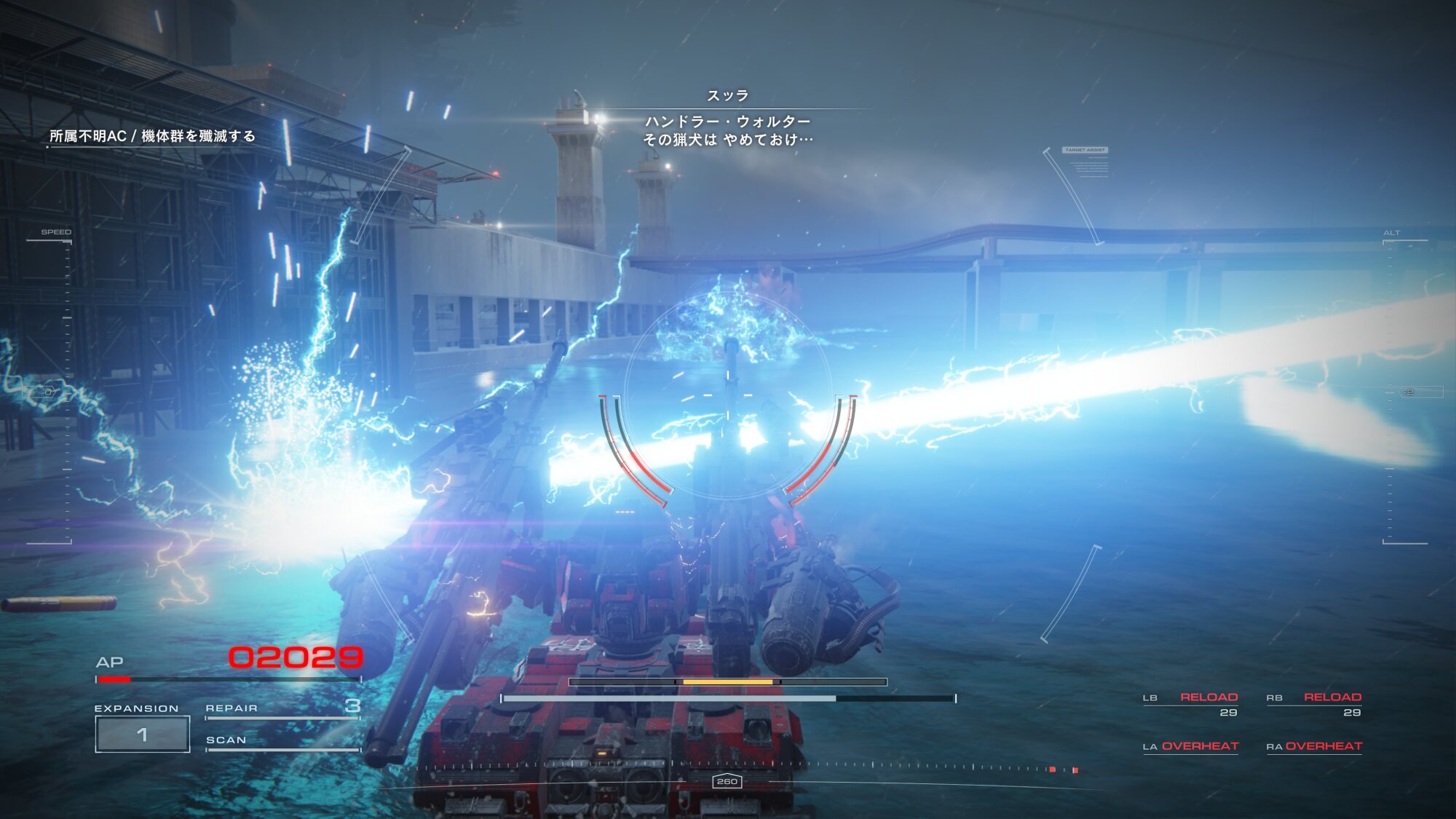Activate the Expansion slot box

click(143, 734)
